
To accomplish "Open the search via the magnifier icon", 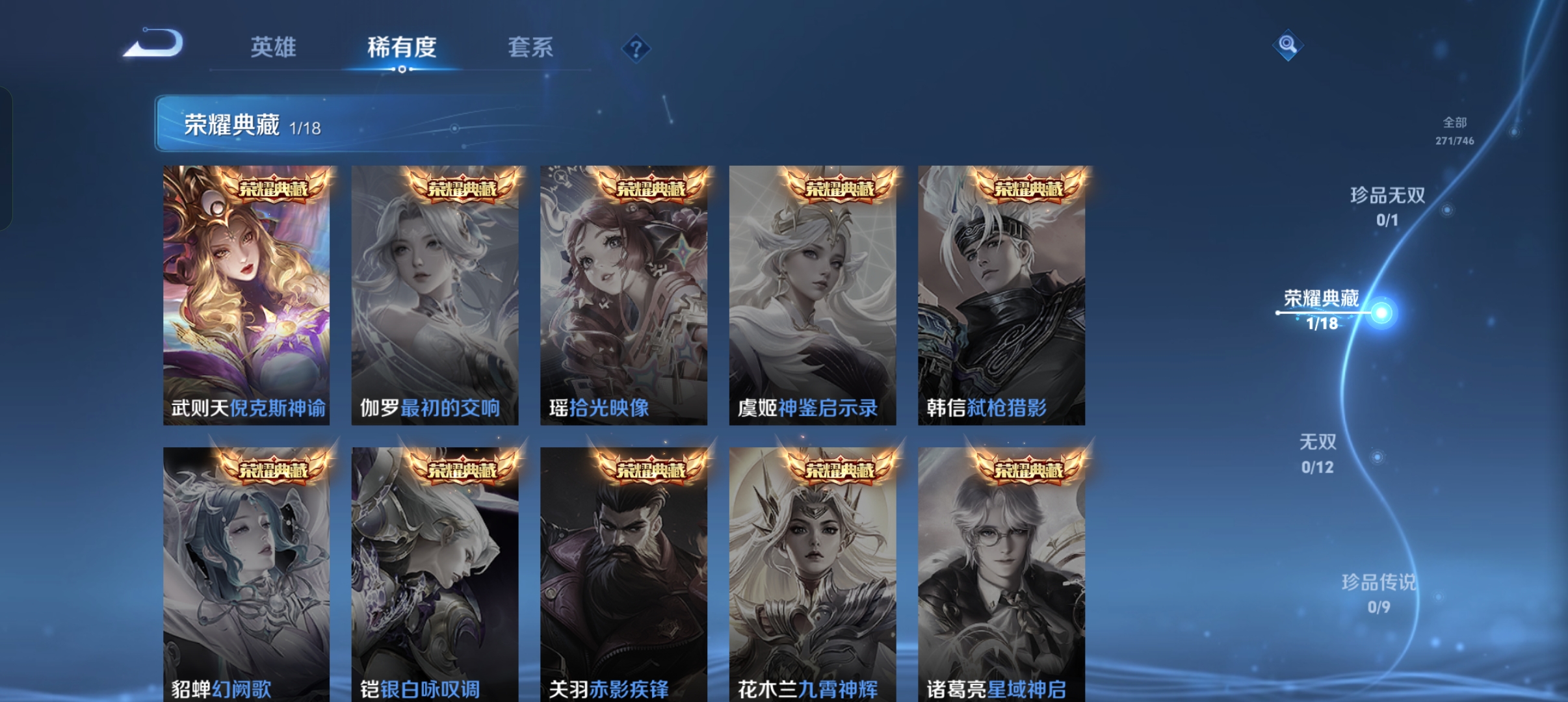I will (x=1289, y=46).
